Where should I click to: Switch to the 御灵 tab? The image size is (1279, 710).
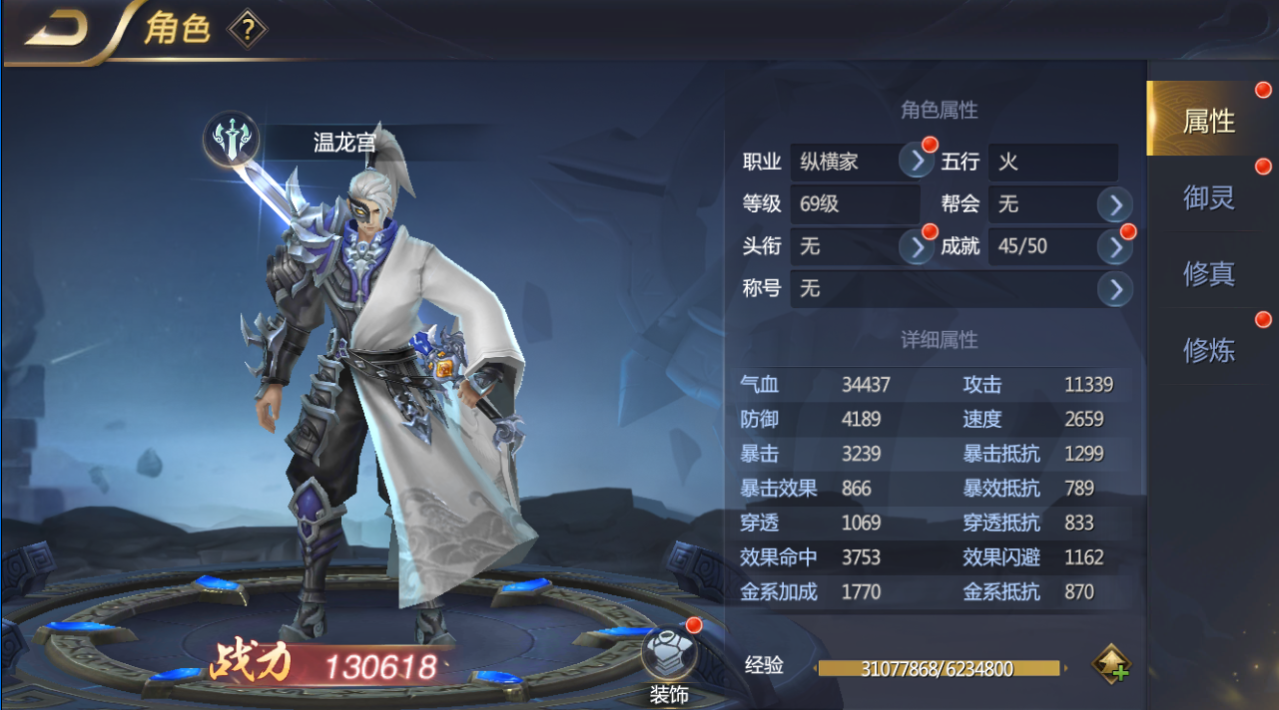[x=1209, y=197]
